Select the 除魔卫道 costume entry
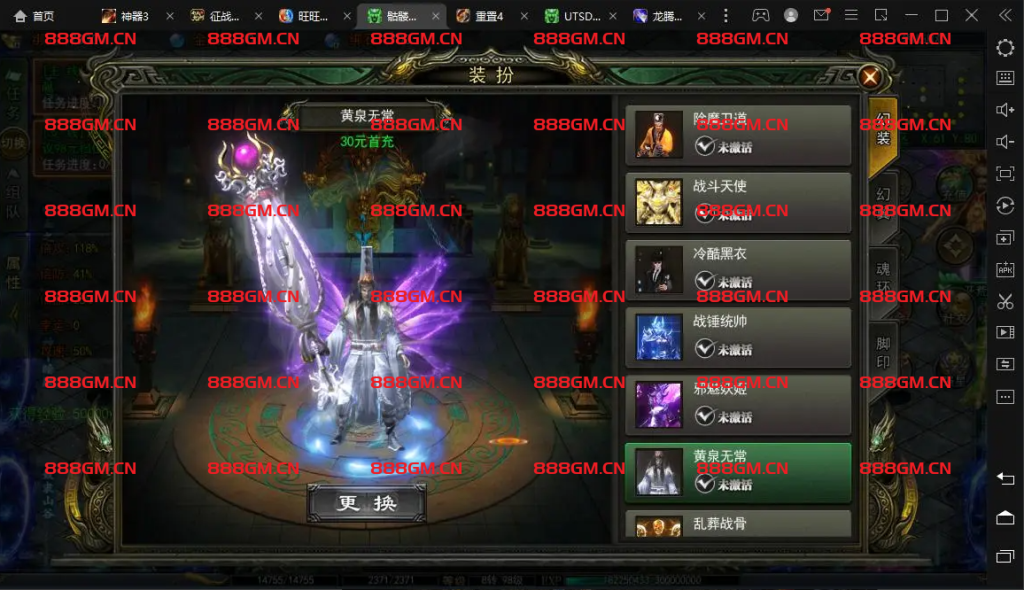The image size is (1024, 590). click(x=738, y=135)
